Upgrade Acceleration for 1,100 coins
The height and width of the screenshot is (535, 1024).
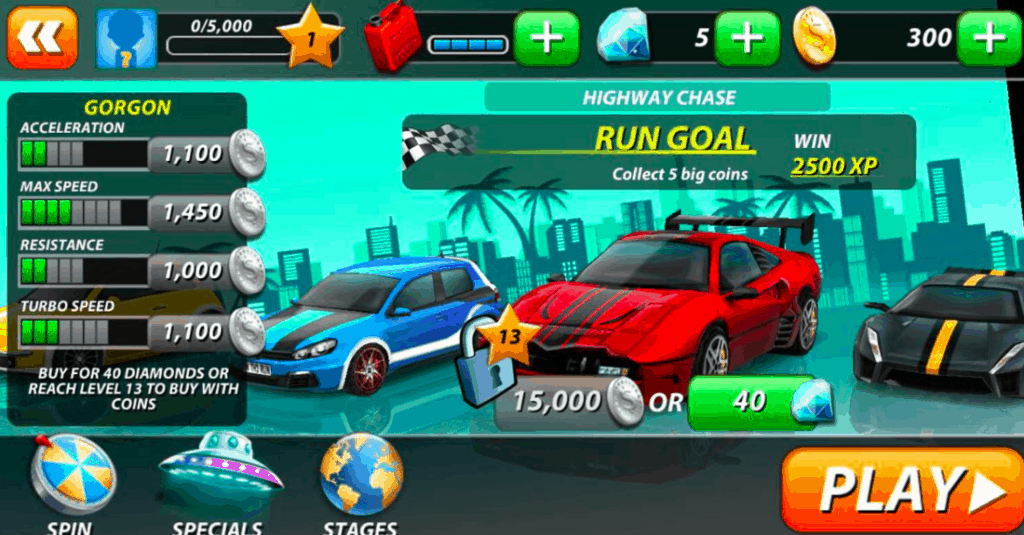pos(207,155)
